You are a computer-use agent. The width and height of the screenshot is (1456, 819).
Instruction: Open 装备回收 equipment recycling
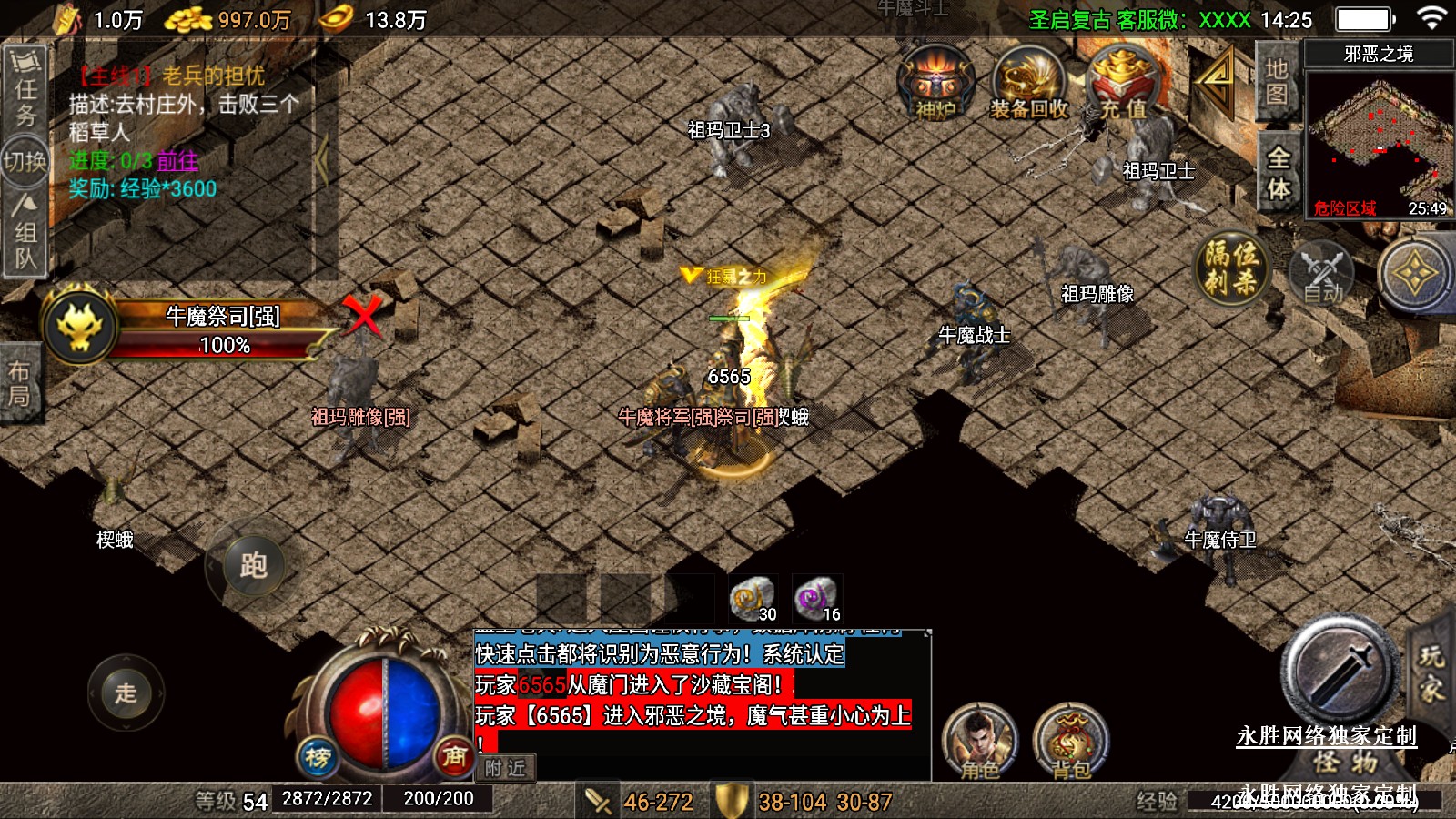[1029, 86]
